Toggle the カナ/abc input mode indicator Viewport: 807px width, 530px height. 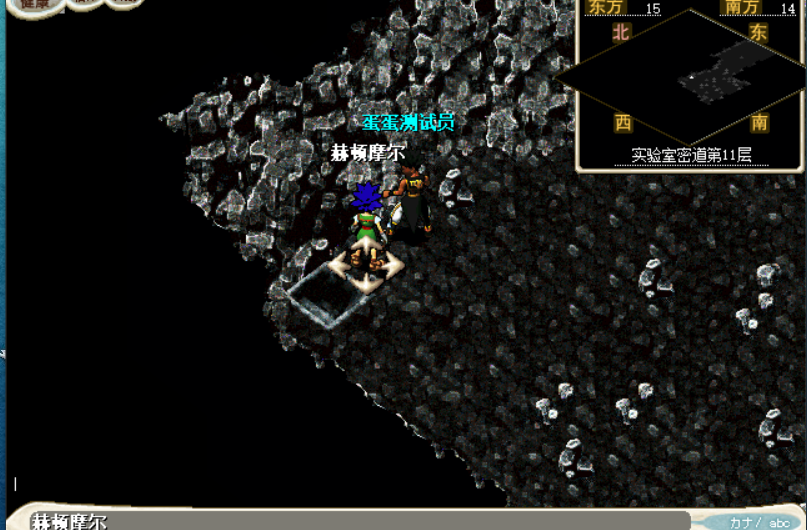tap(760, 522)
